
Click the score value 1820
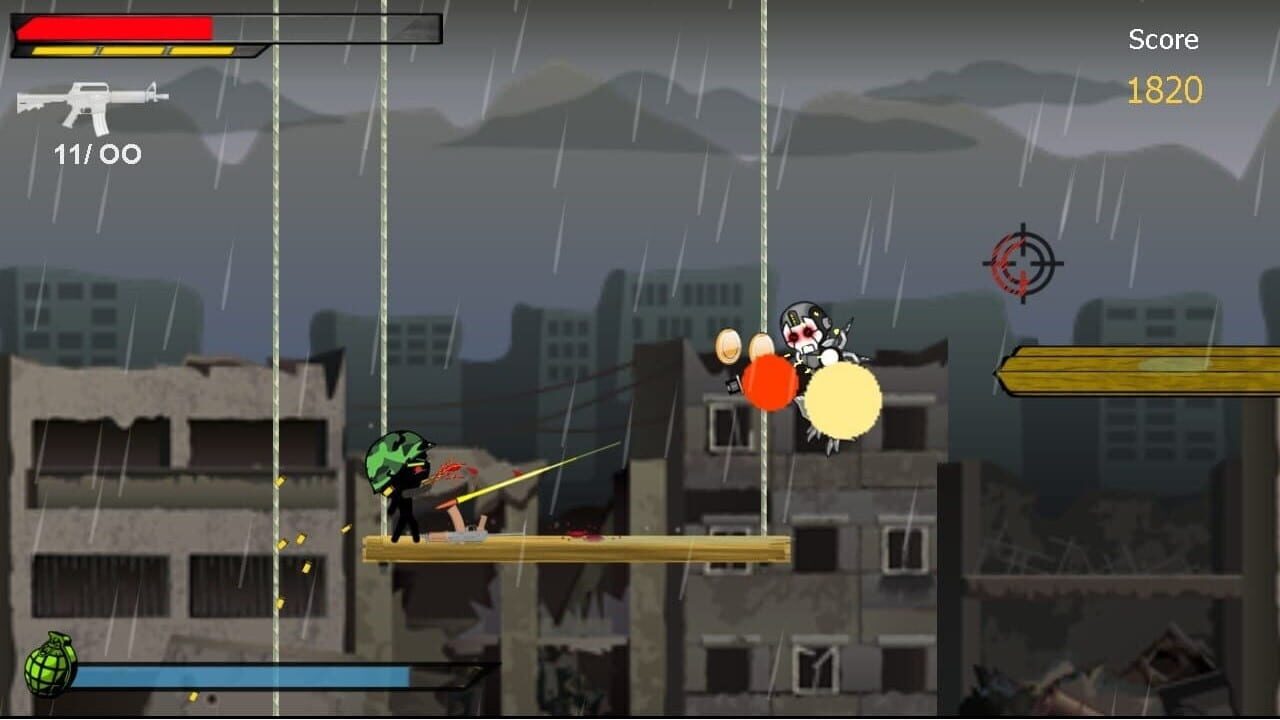(1165, 90)
